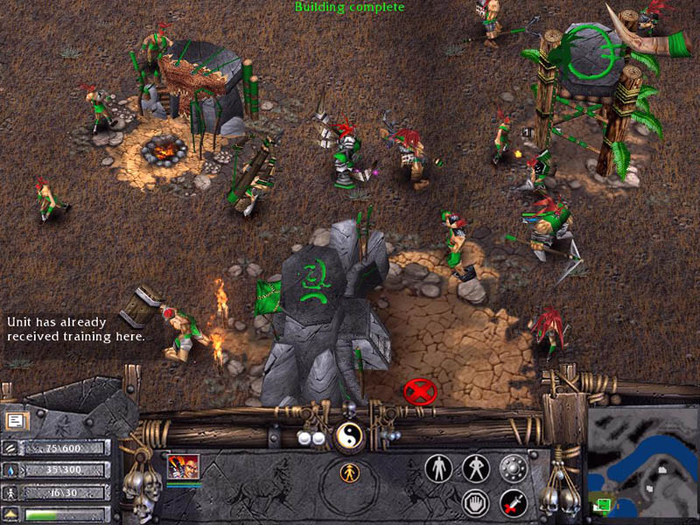The image size is (700, 525).
Task: Choose the white standing figure stance button
Action: click(439, 467)
